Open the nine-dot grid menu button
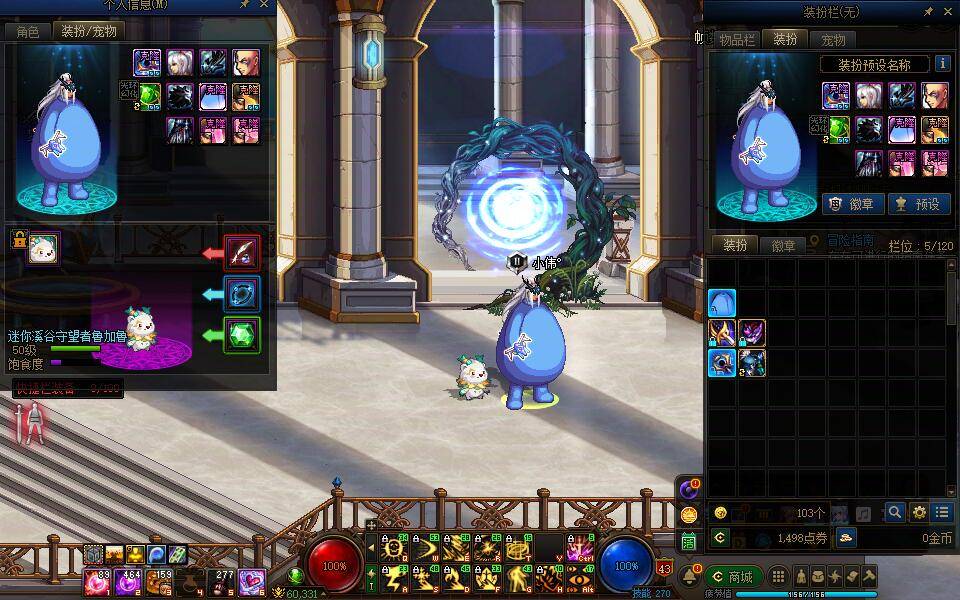The height and width of the screenshot is (600, 960). pos(777,576)
